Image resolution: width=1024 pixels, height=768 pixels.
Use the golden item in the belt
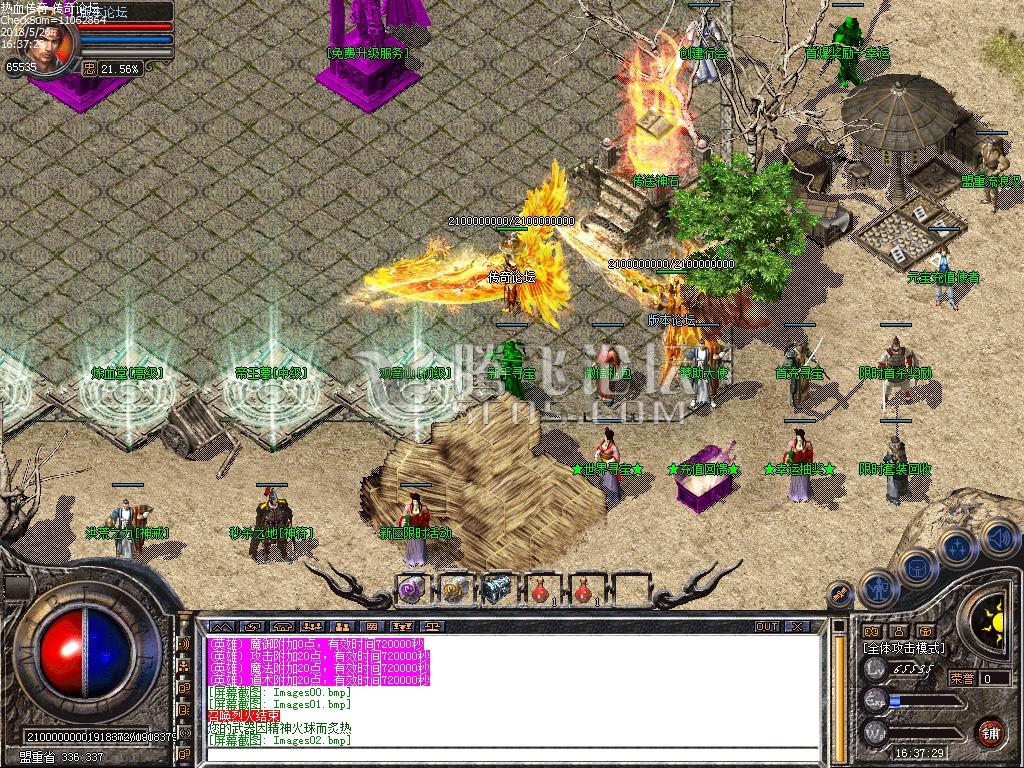(x=455, y=590)
